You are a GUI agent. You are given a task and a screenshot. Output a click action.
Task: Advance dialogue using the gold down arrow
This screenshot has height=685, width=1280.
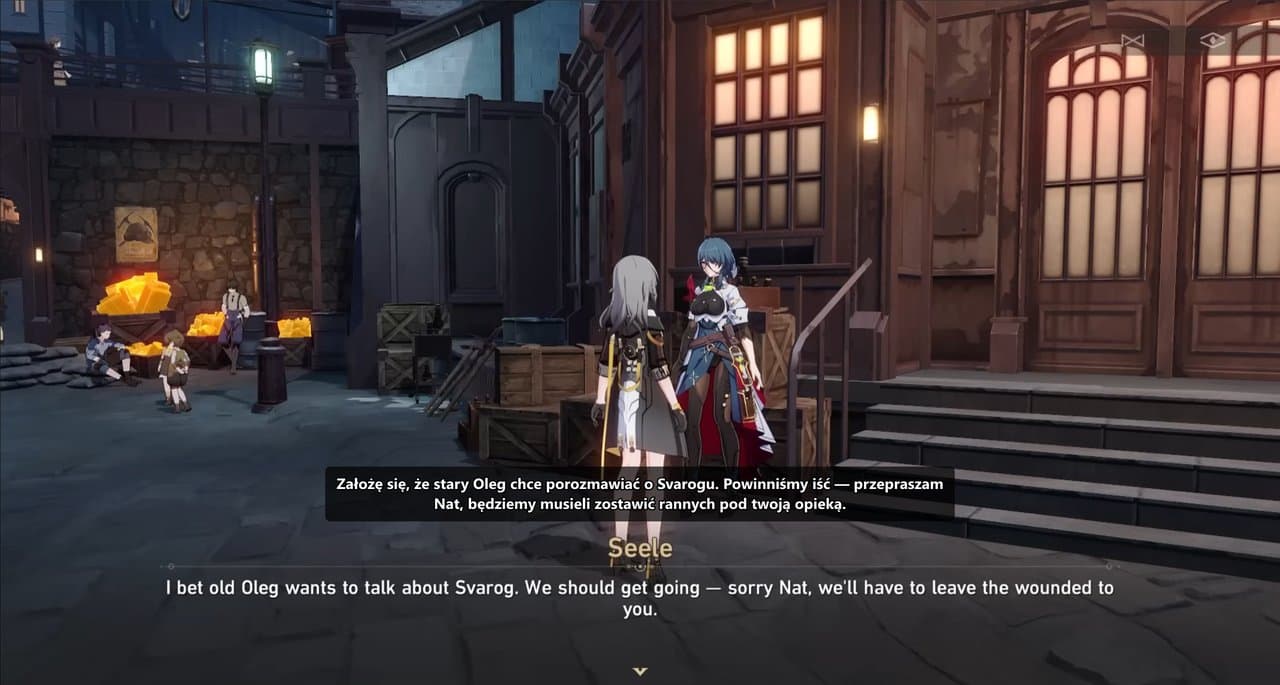tap(640, 671)
